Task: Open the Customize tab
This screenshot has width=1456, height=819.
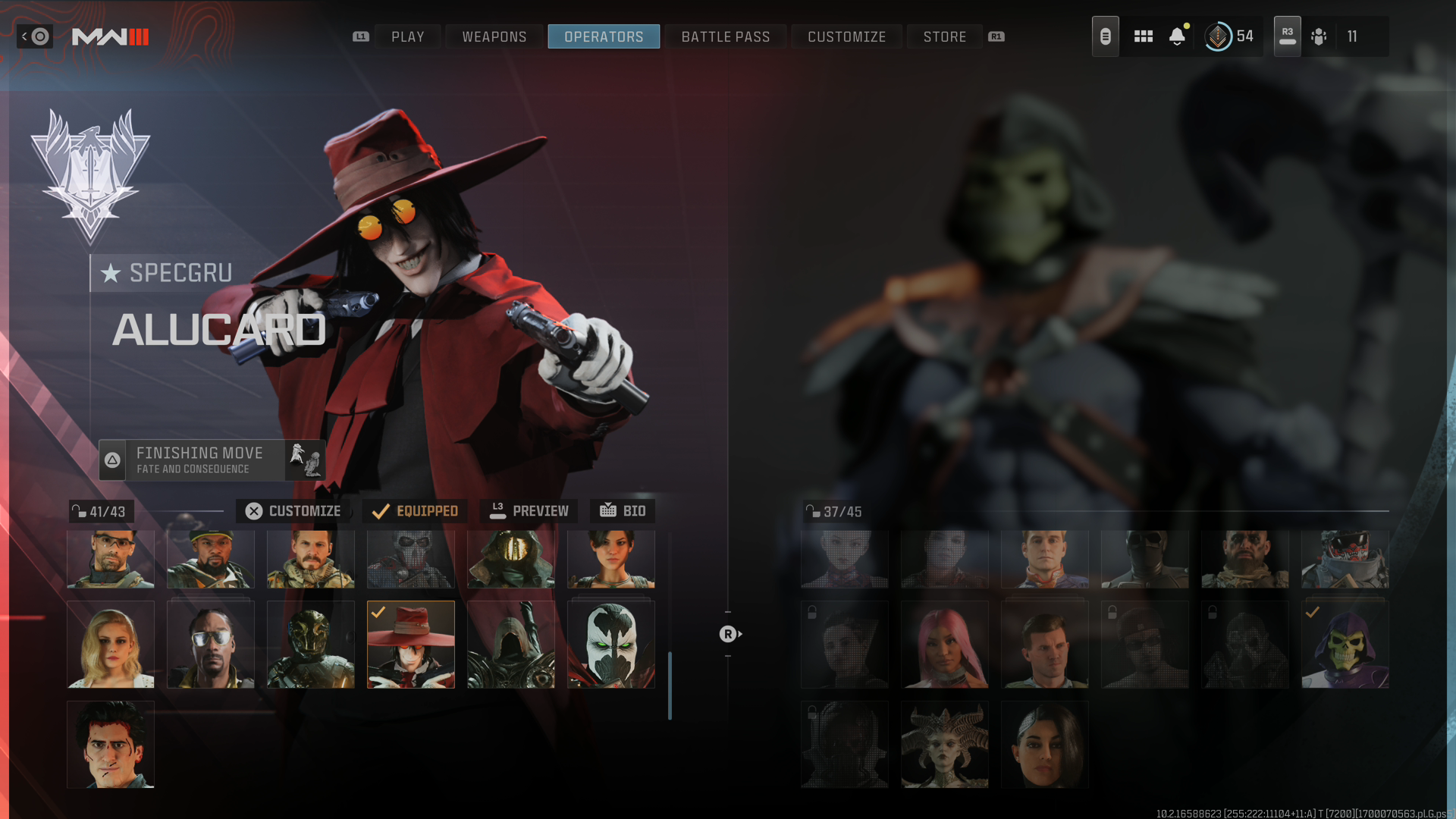Action: 846,36
